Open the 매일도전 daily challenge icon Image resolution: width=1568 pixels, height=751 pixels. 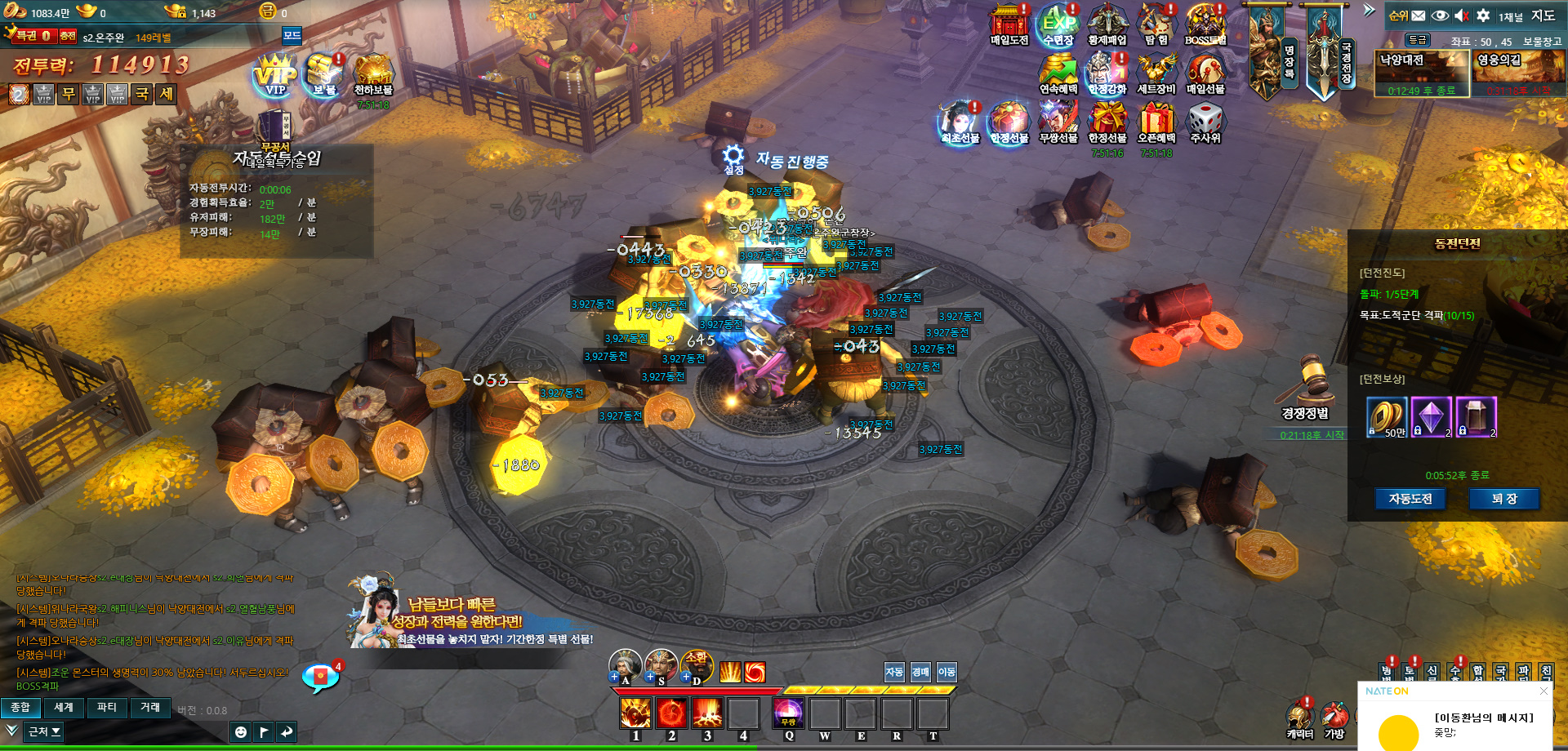click(1009, 24)
